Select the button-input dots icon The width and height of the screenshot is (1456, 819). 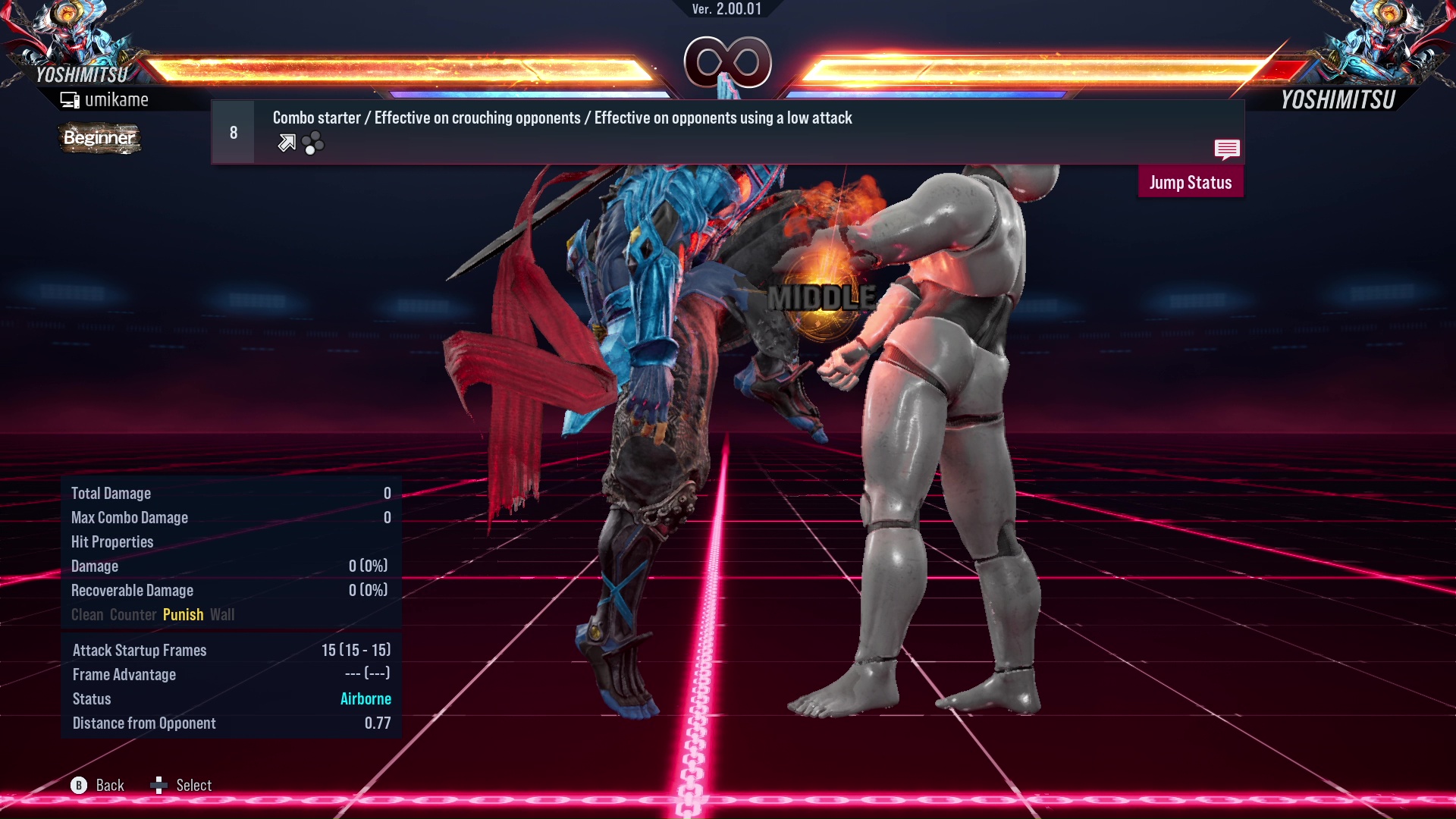[x=312, y=143]
